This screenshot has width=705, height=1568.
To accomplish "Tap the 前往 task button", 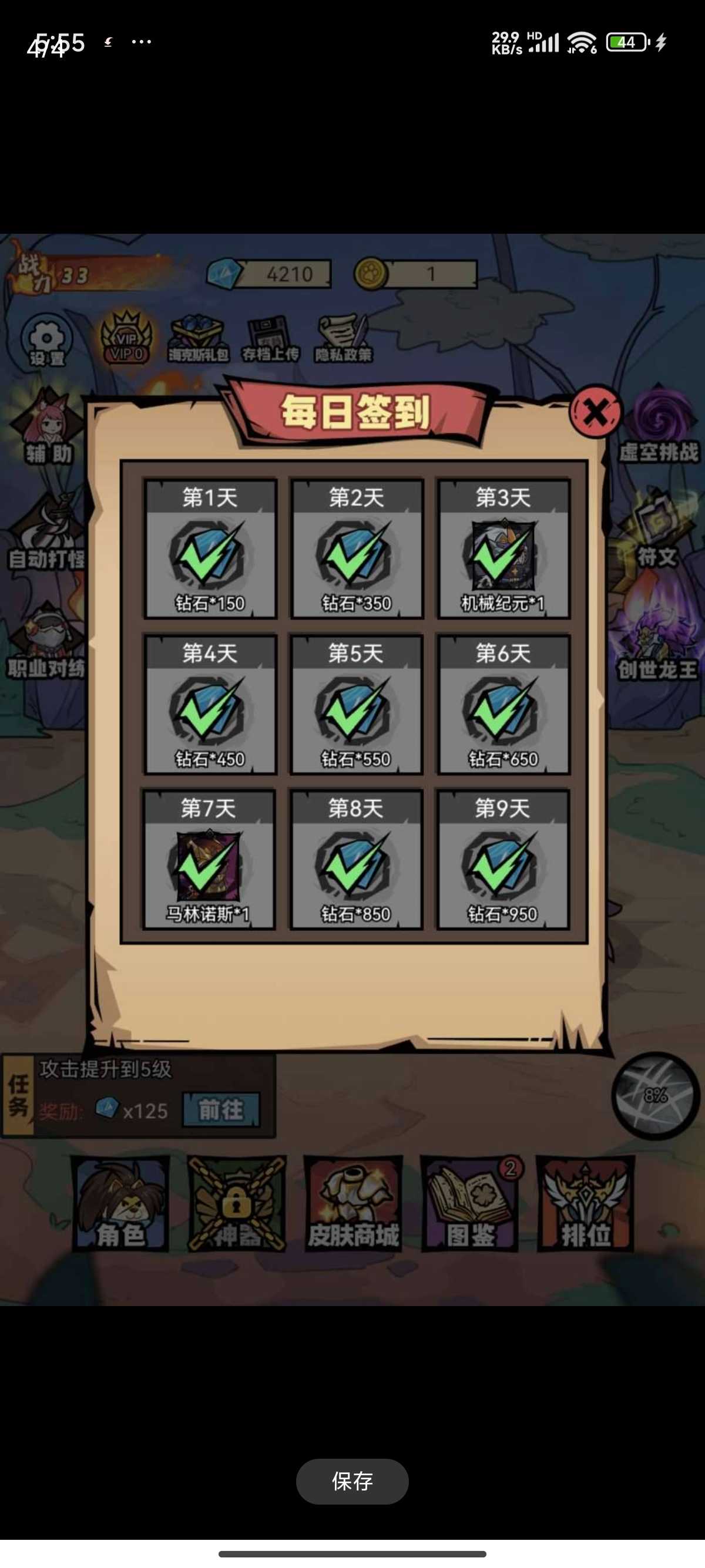I will [220, 1110].
